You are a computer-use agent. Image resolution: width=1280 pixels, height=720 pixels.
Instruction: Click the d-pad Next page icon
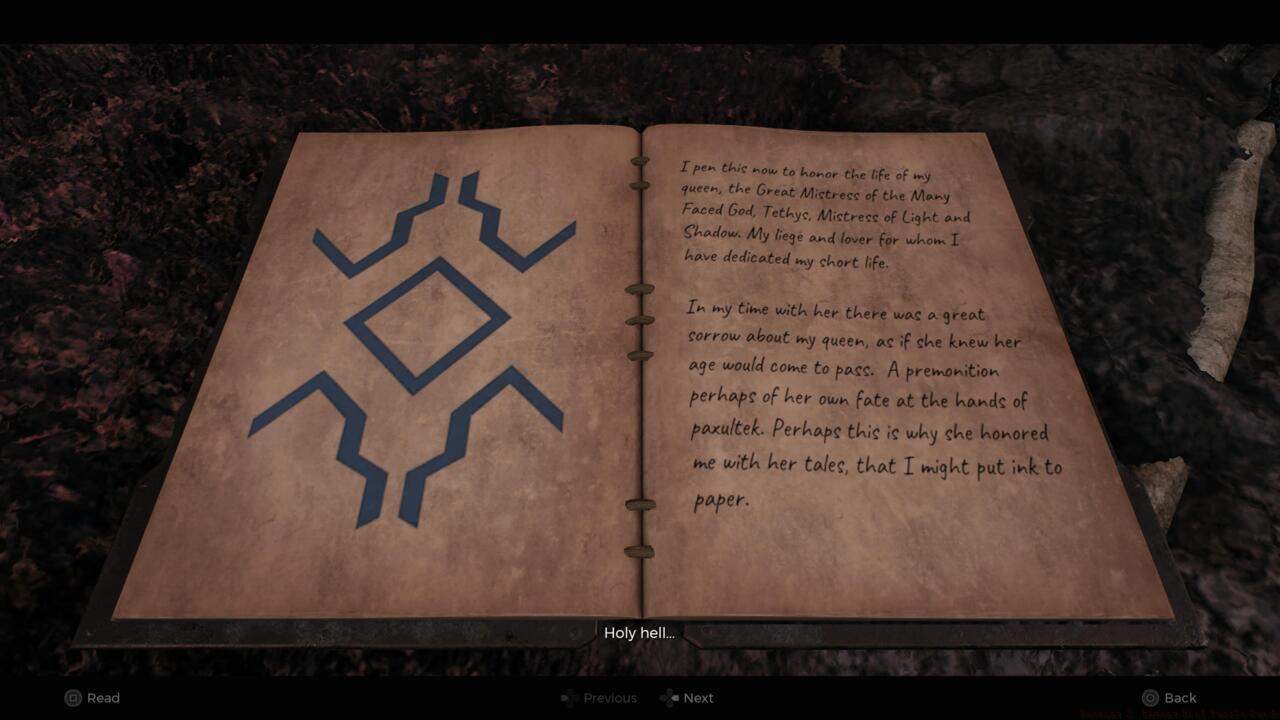[x=666, y=698]
